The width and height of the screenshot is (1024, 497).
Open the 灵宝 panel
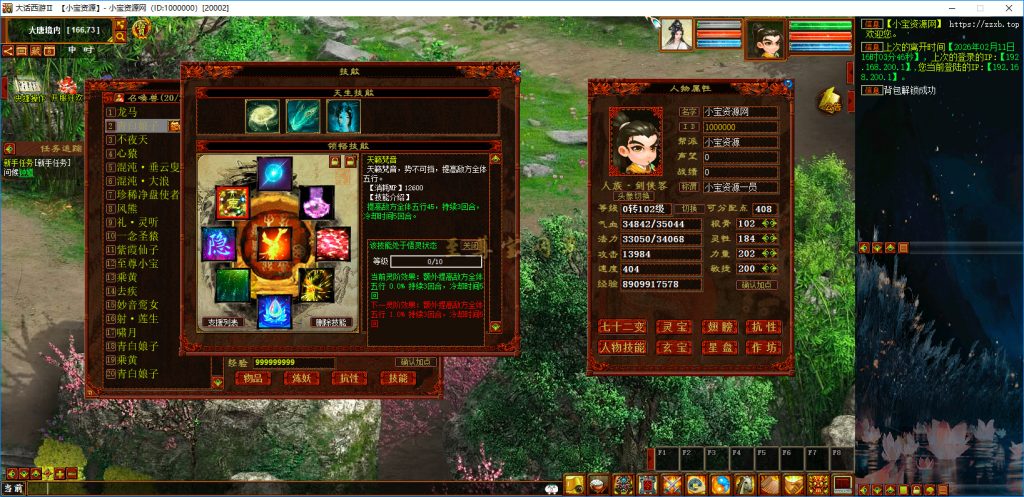coord(673,327)
